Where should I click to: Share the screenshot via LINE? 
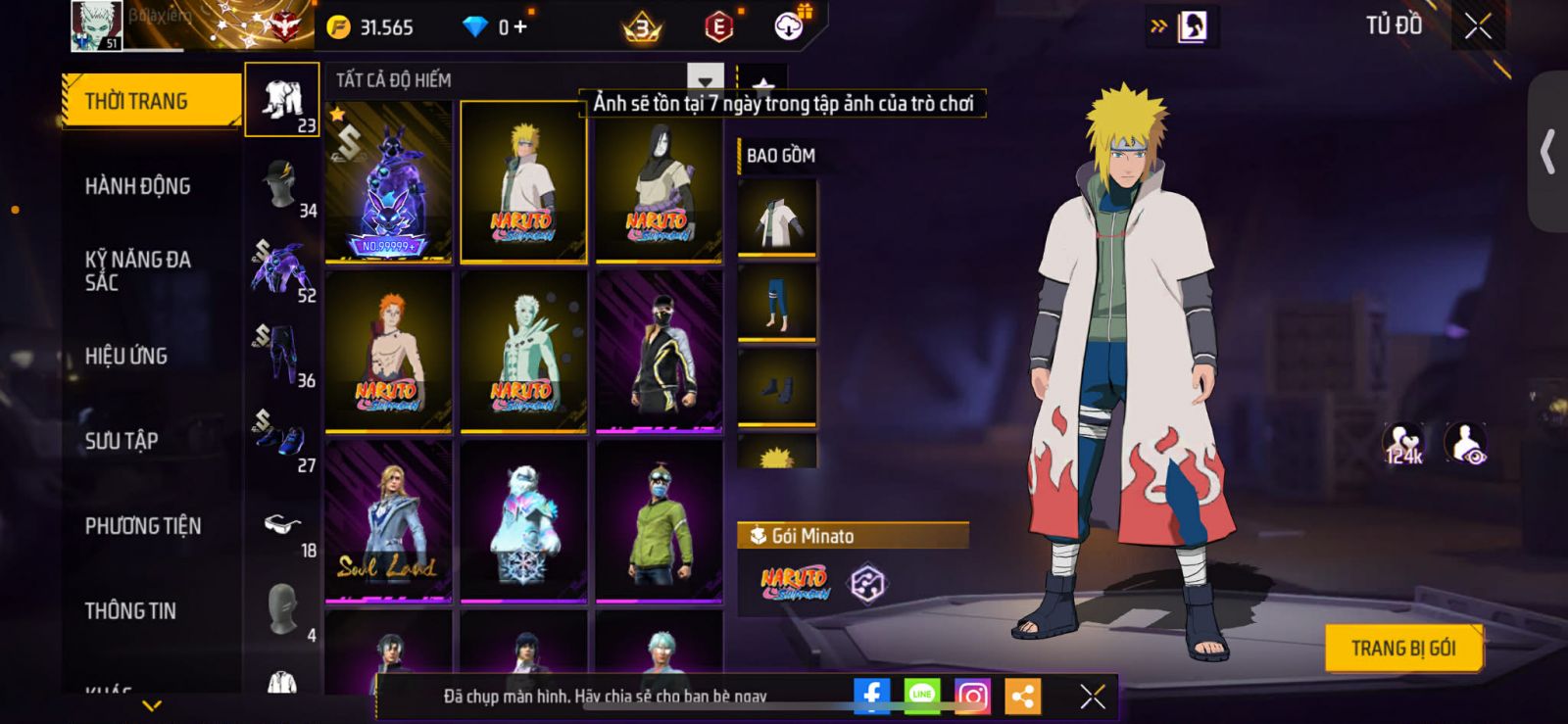pyautogui.click(x=921, y=697)
